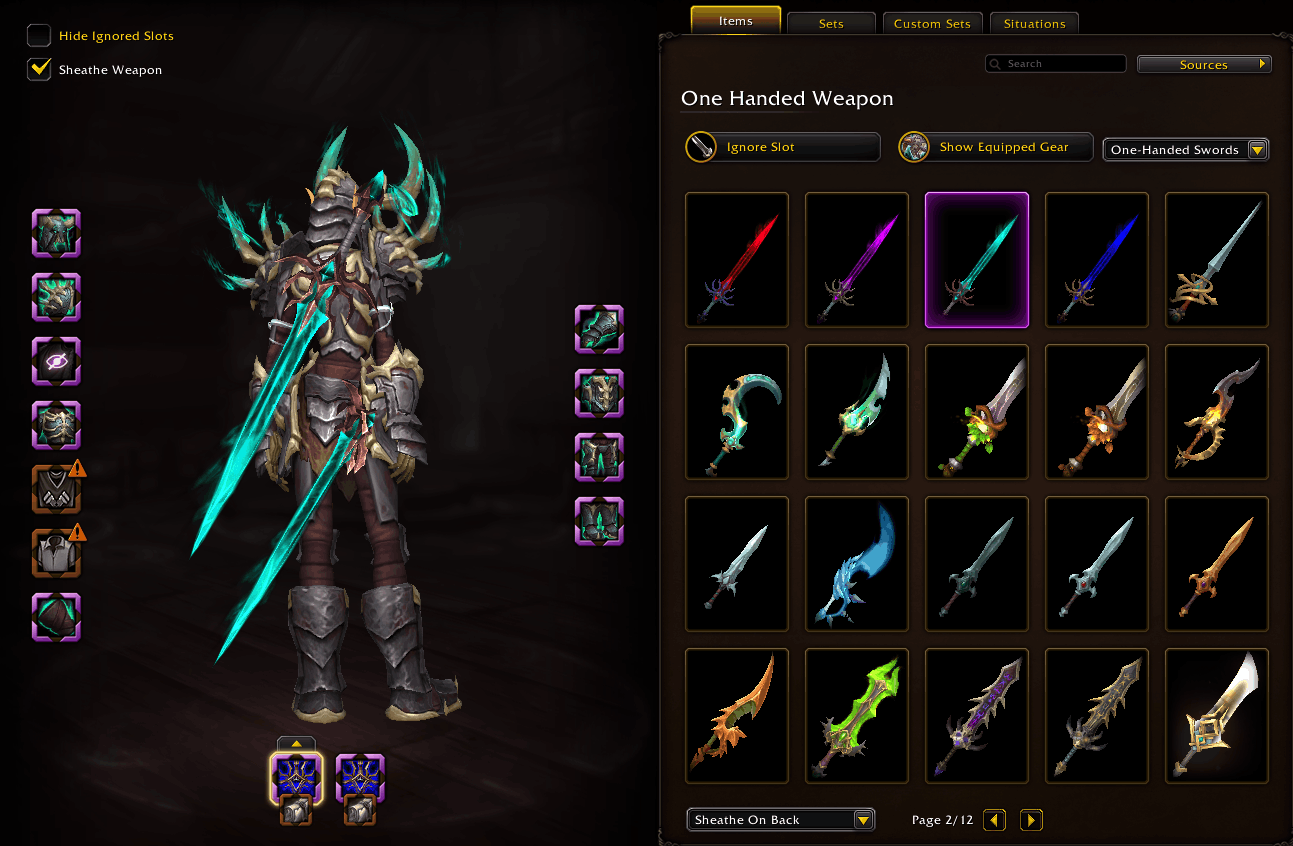1293x846 pixels.
Task: Click the Show Equipped Gear button
Action: [994, 146]
